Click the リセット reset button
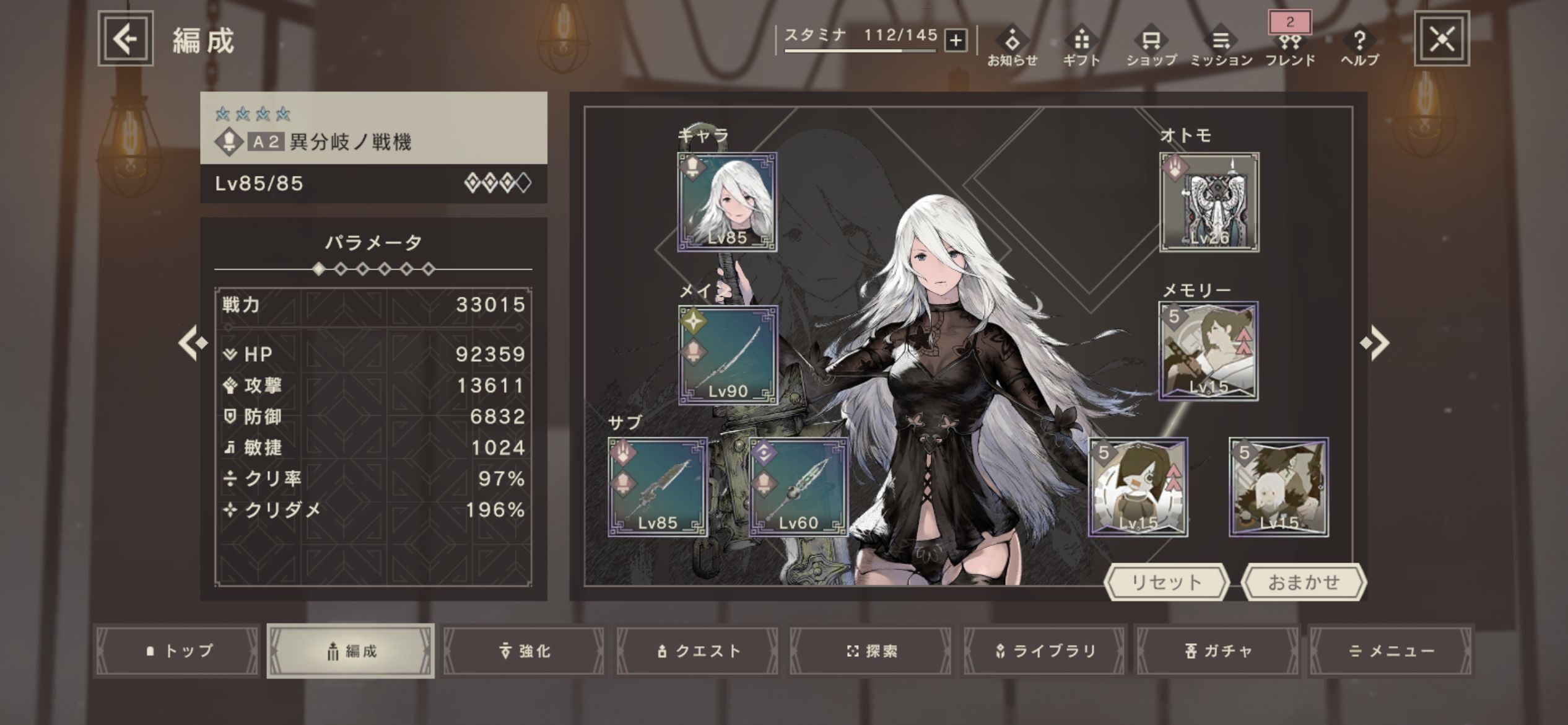The width and height of the screenshot is (1568, 725). [1166, 582]
